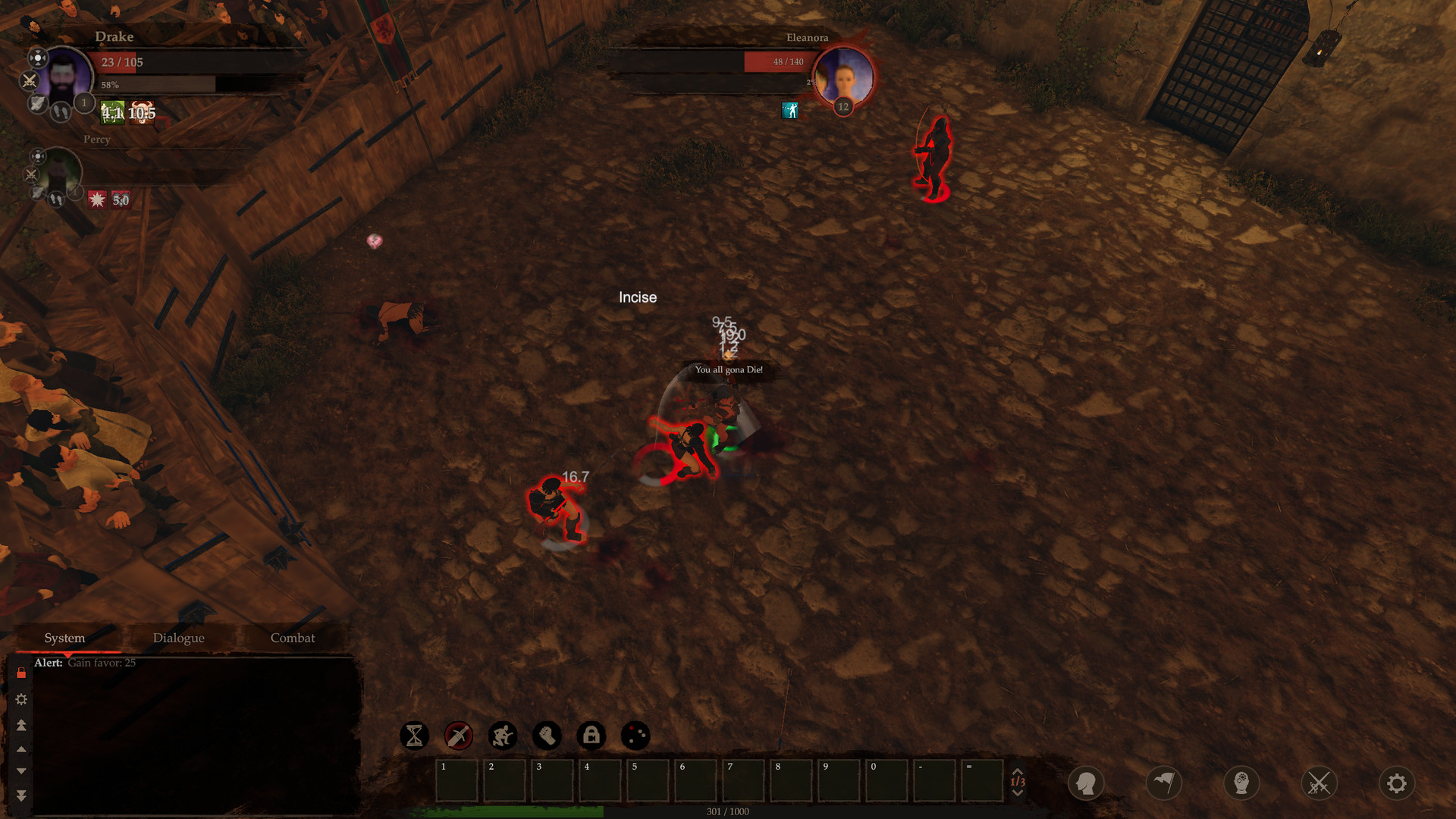Screen dimensions: 1456x819
Task: Toggle the chat log lock padlock
Action: [20, 673]
